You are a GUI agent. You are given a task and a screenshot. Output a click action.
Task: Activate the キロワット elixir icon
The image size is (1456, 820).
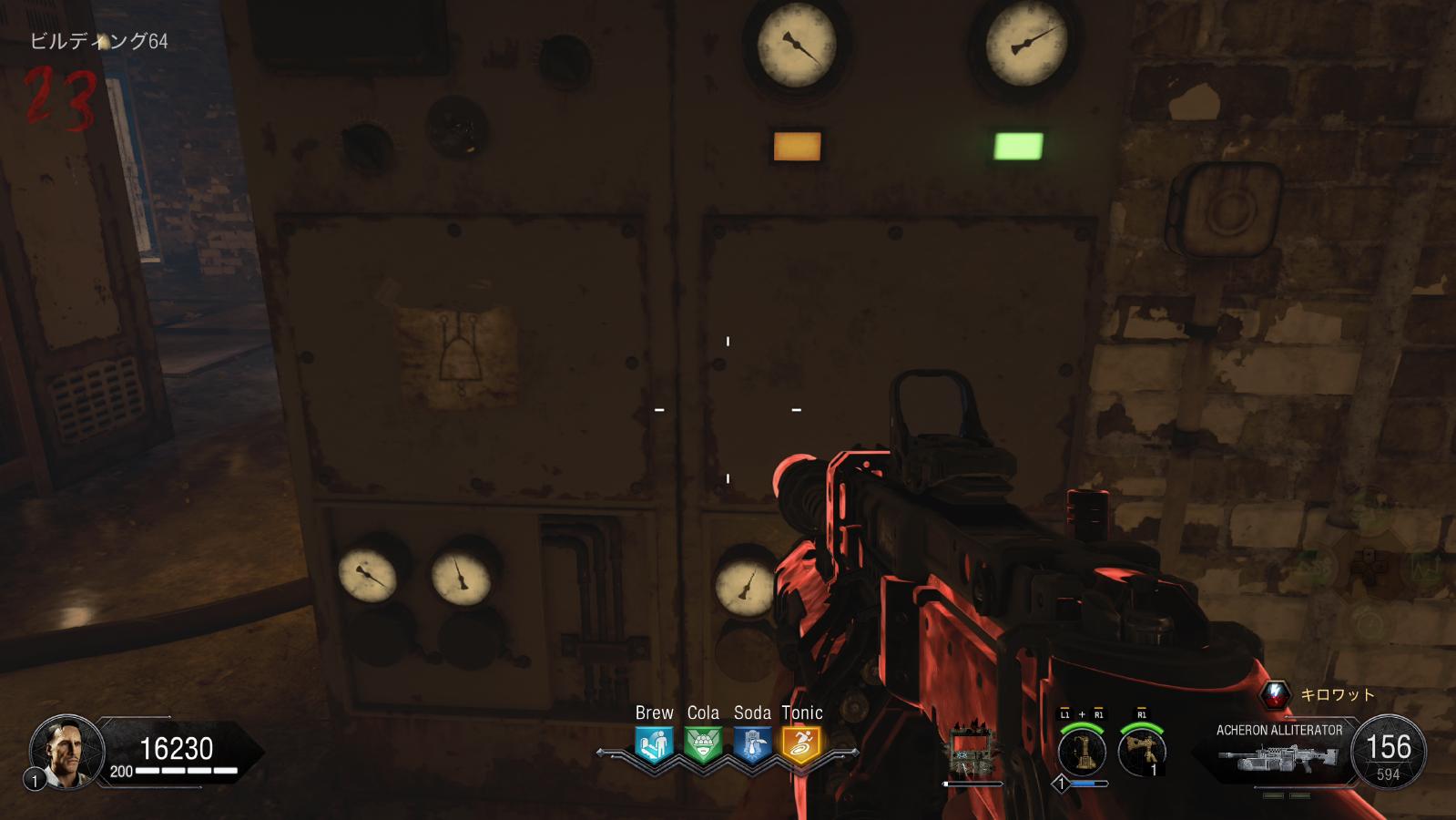click(x=1276, y=695)
